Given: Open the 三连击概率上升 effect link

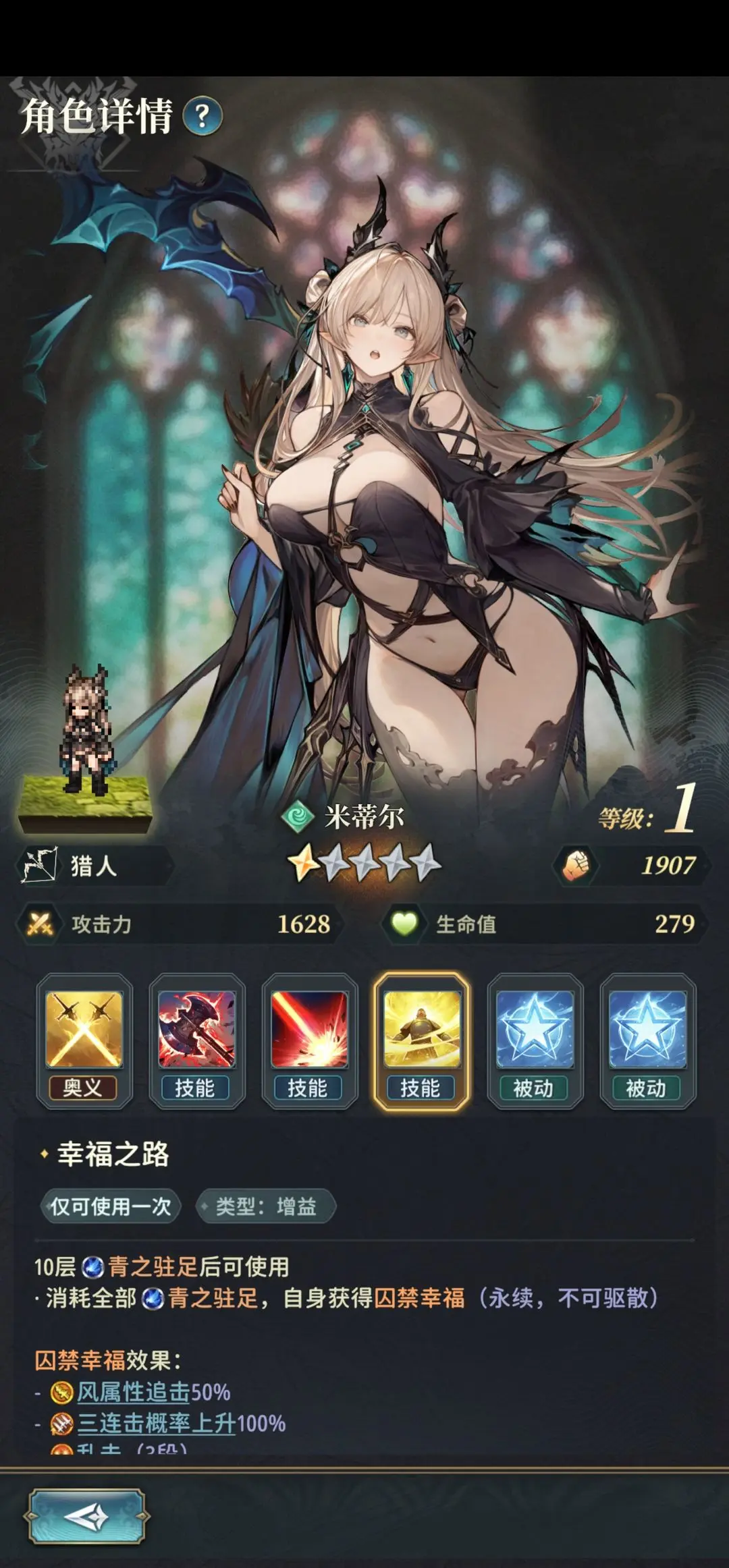Looking at the screenshot, I should tap(156, 1423).
